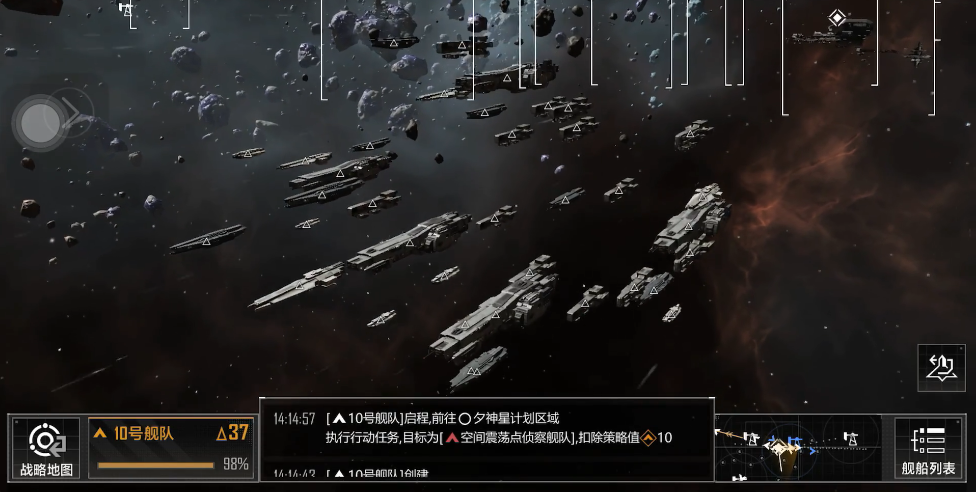Tap the circular camera control joystick
This screenshot has width=976, height=492.
coord(41,123)
